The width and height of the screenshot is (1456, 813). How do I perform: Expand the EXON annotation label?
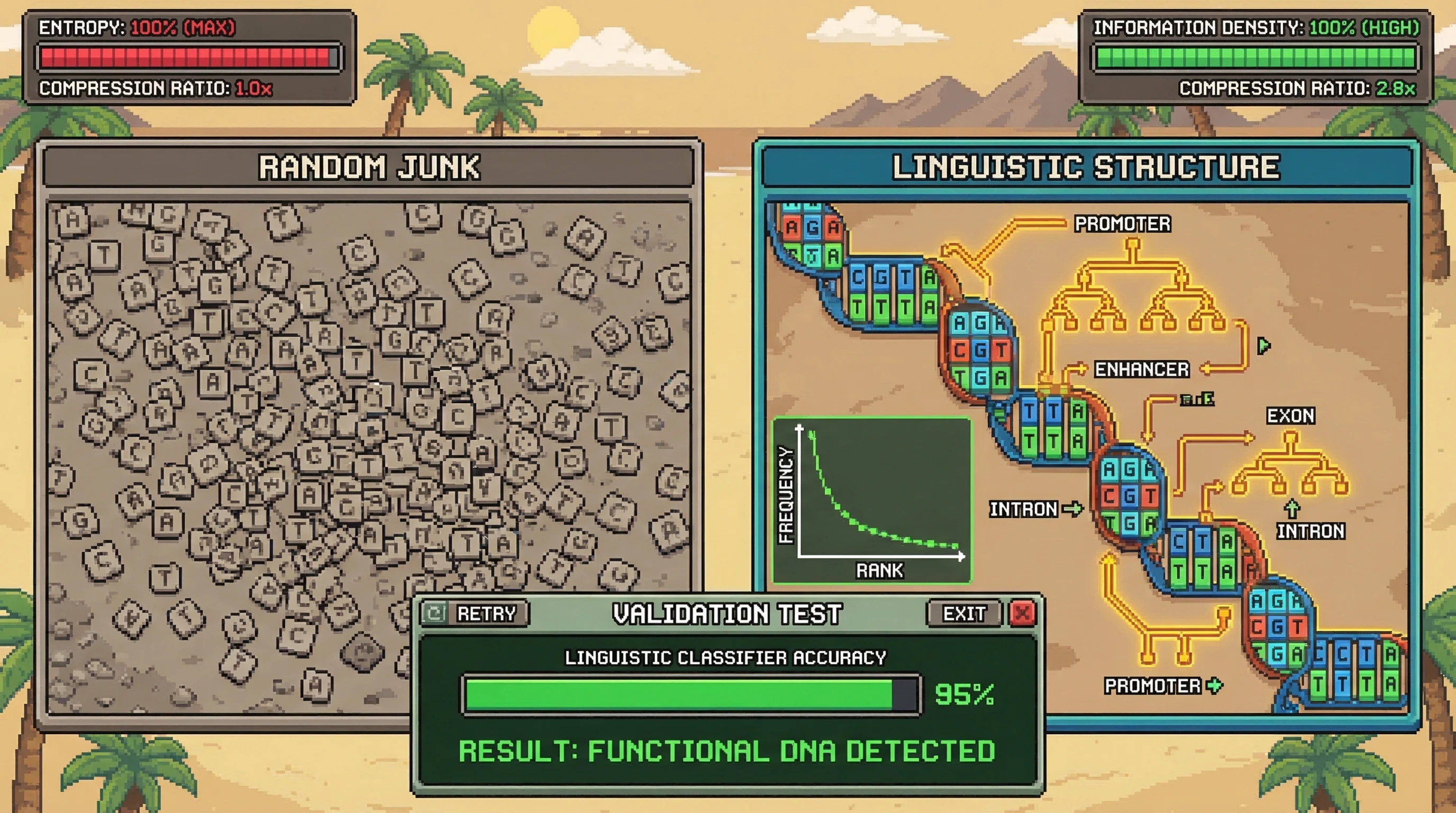coord(1290,415)
